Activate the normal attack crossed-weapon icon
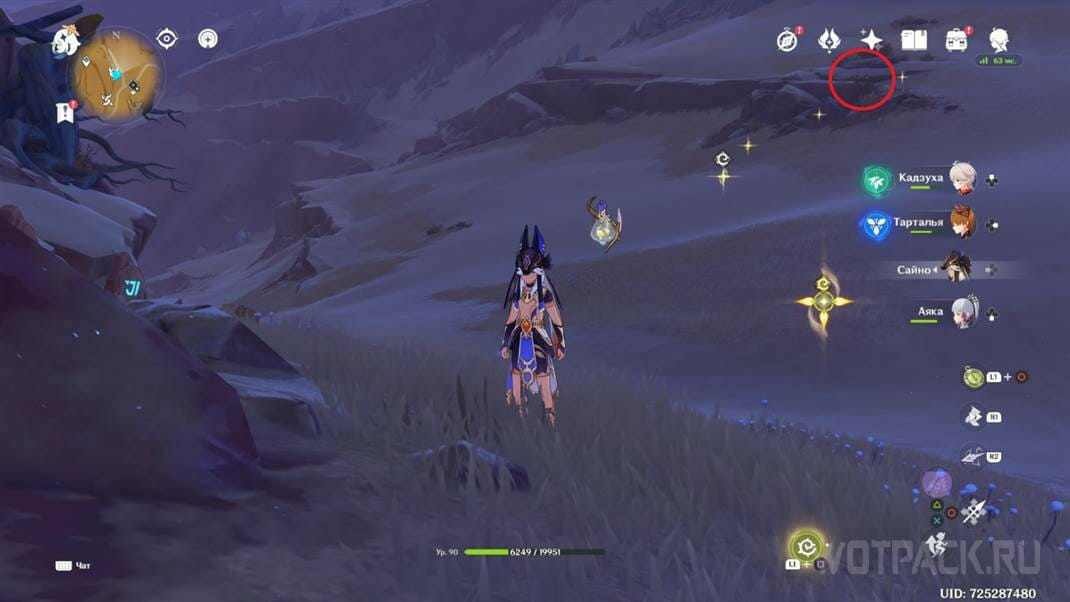The height and width of the screenshot is (602, 1070). coord(973,512)
